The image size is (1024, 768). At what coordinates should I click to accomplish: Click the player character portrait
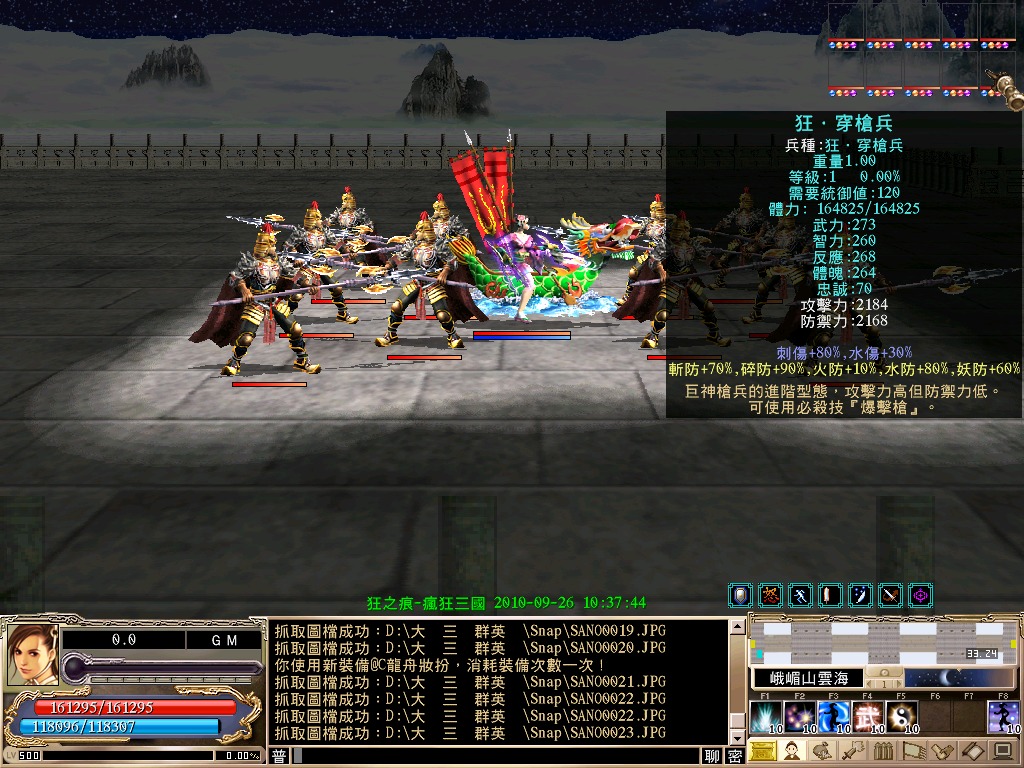tap(30, 655)
